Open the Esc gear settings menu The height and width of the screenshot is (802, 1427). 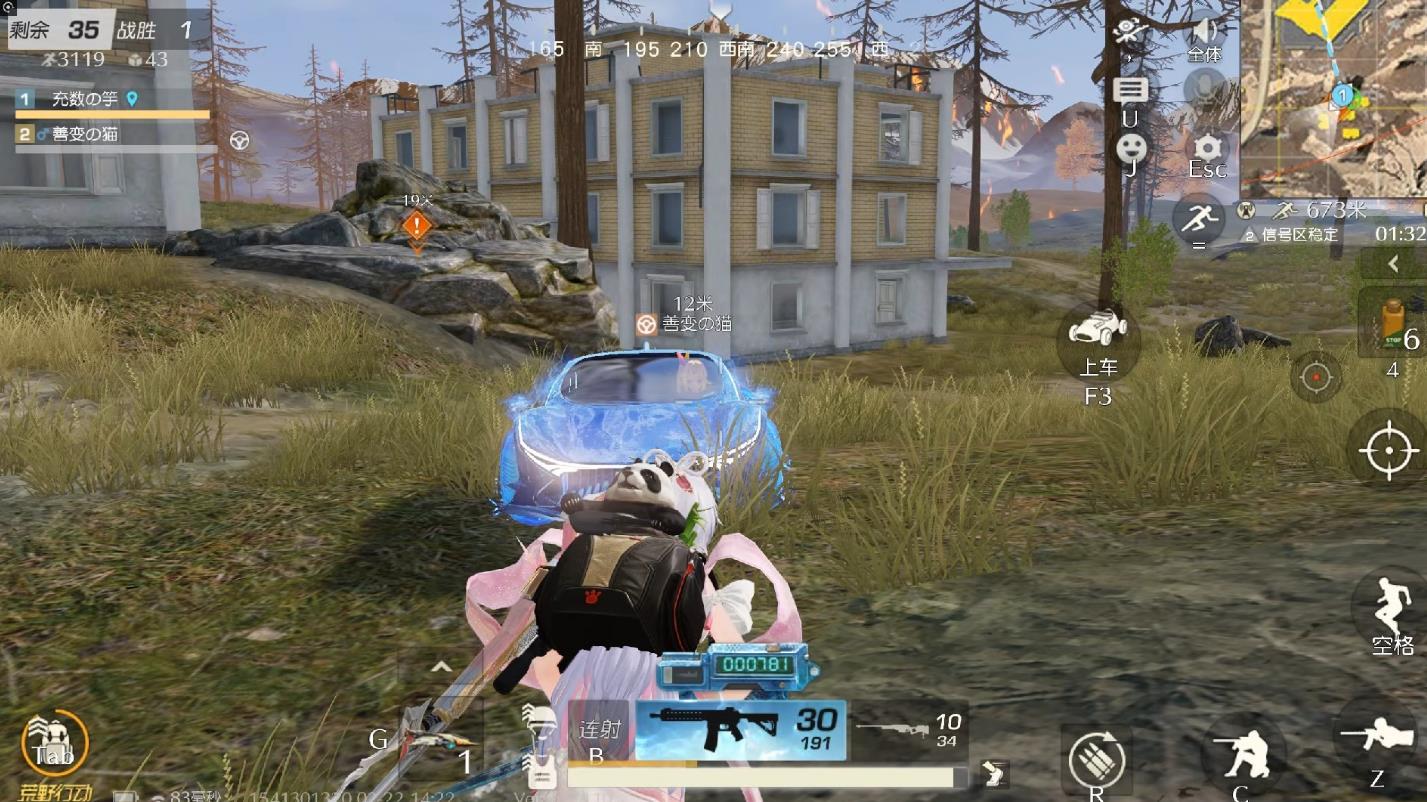tap(1208, 151)
